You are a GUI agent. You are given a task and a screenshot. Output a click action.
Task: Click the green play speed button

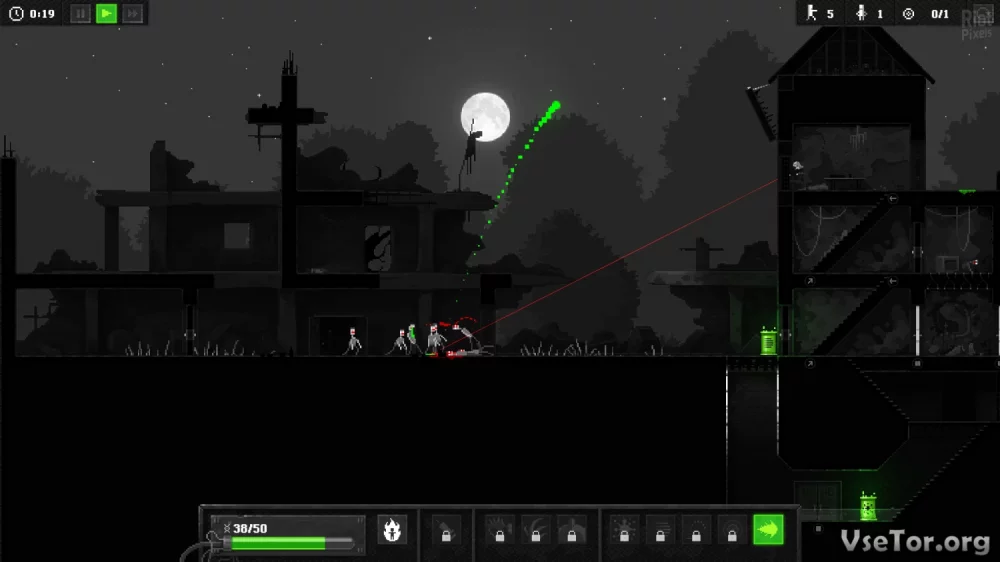pos(106,14)
